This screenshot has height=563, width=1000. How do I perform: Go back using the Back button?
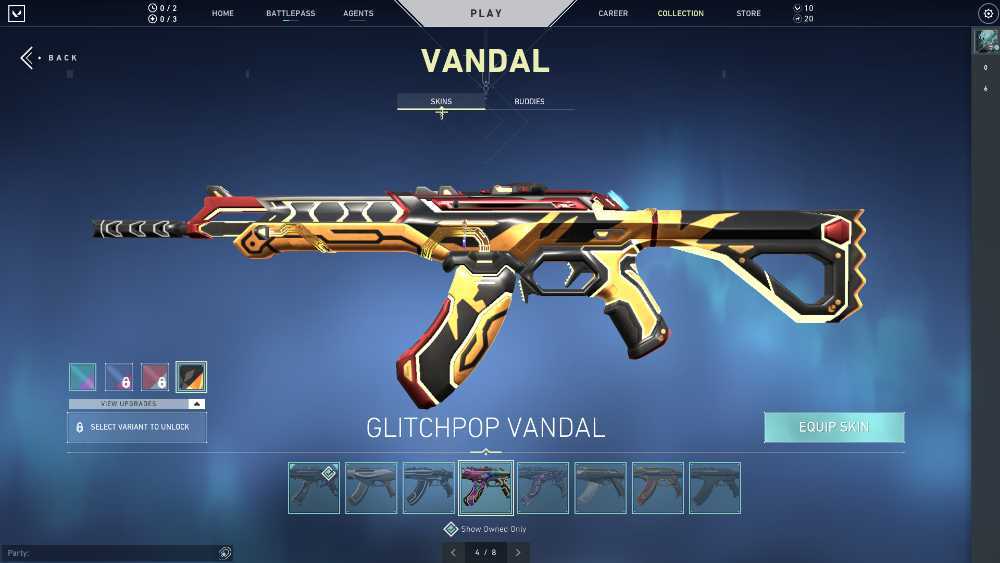click(50, 58)
